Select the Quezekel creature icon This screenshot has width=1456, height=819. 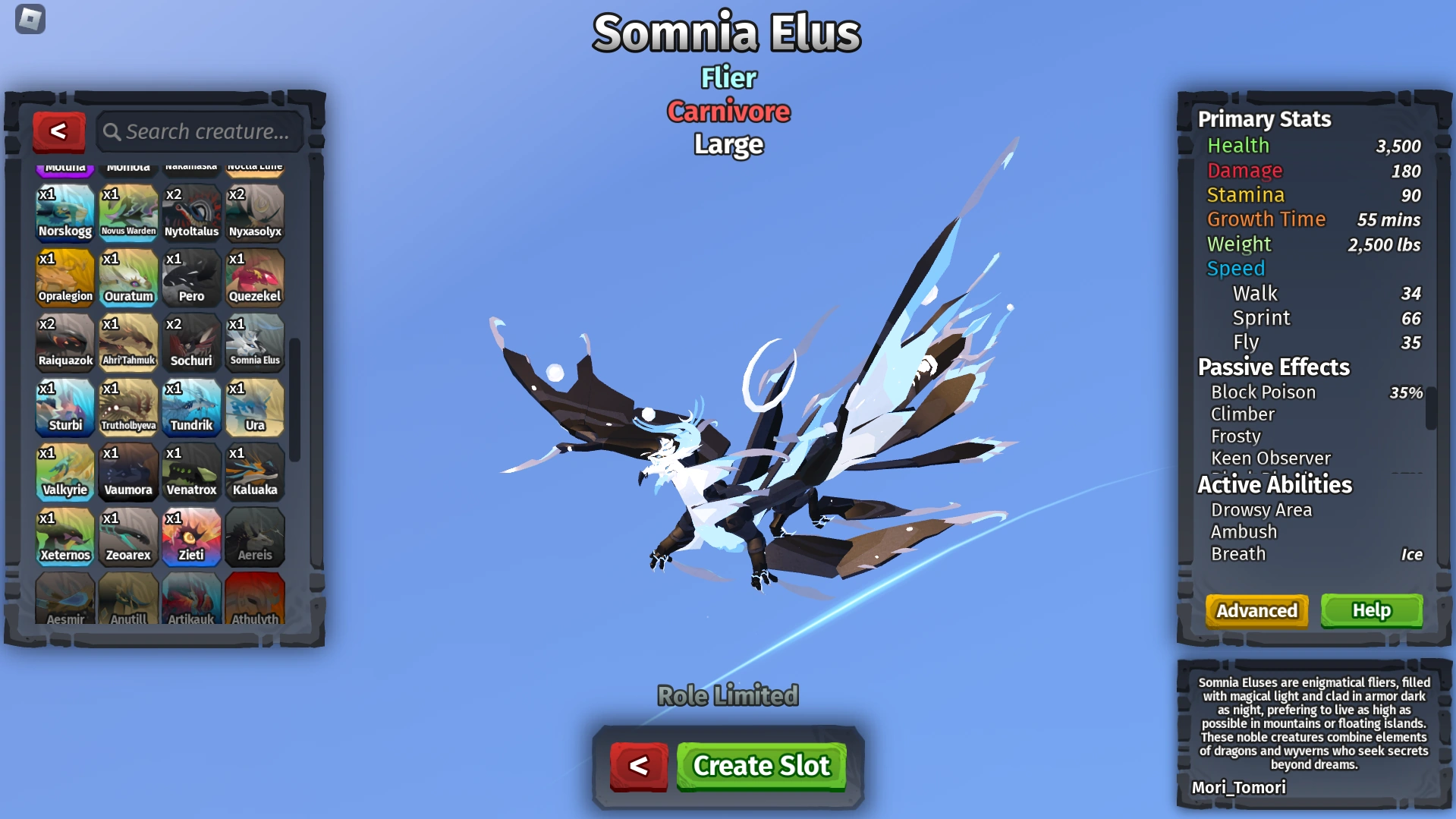point(255,278)
